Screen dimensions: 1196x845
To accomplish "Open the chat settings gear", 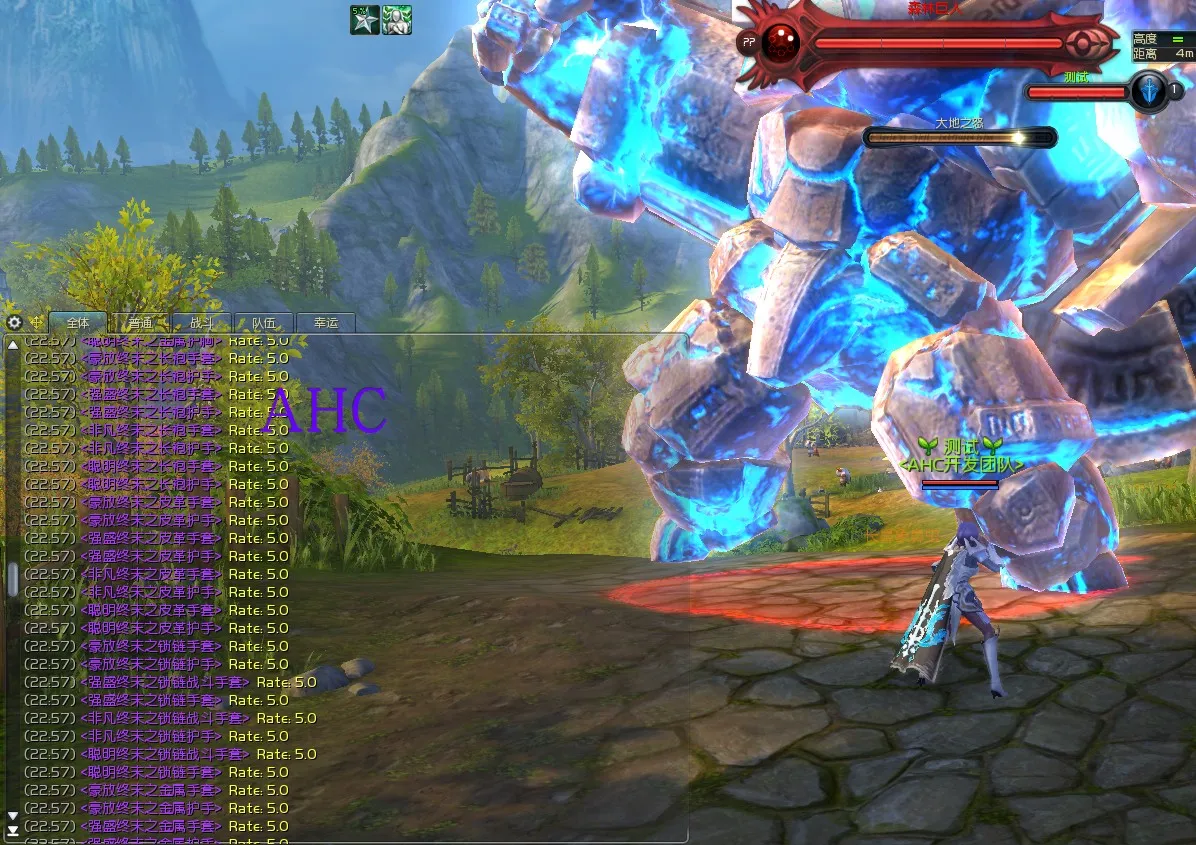I will (14, 322).
